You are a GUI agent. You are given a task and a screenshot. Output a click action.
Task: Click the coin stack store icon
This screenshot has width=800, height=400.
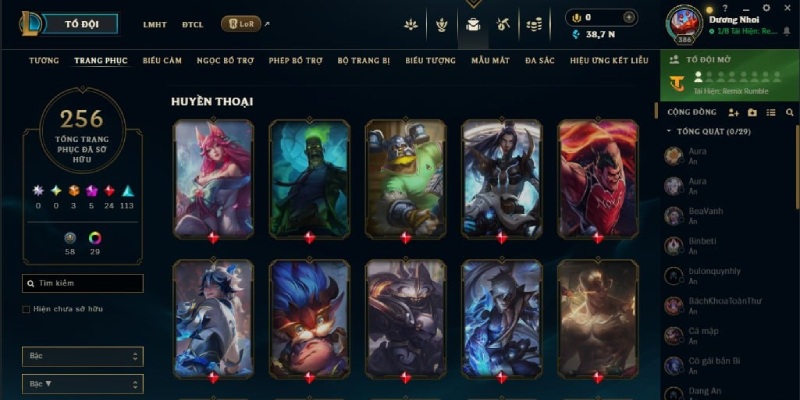(535, 23)
